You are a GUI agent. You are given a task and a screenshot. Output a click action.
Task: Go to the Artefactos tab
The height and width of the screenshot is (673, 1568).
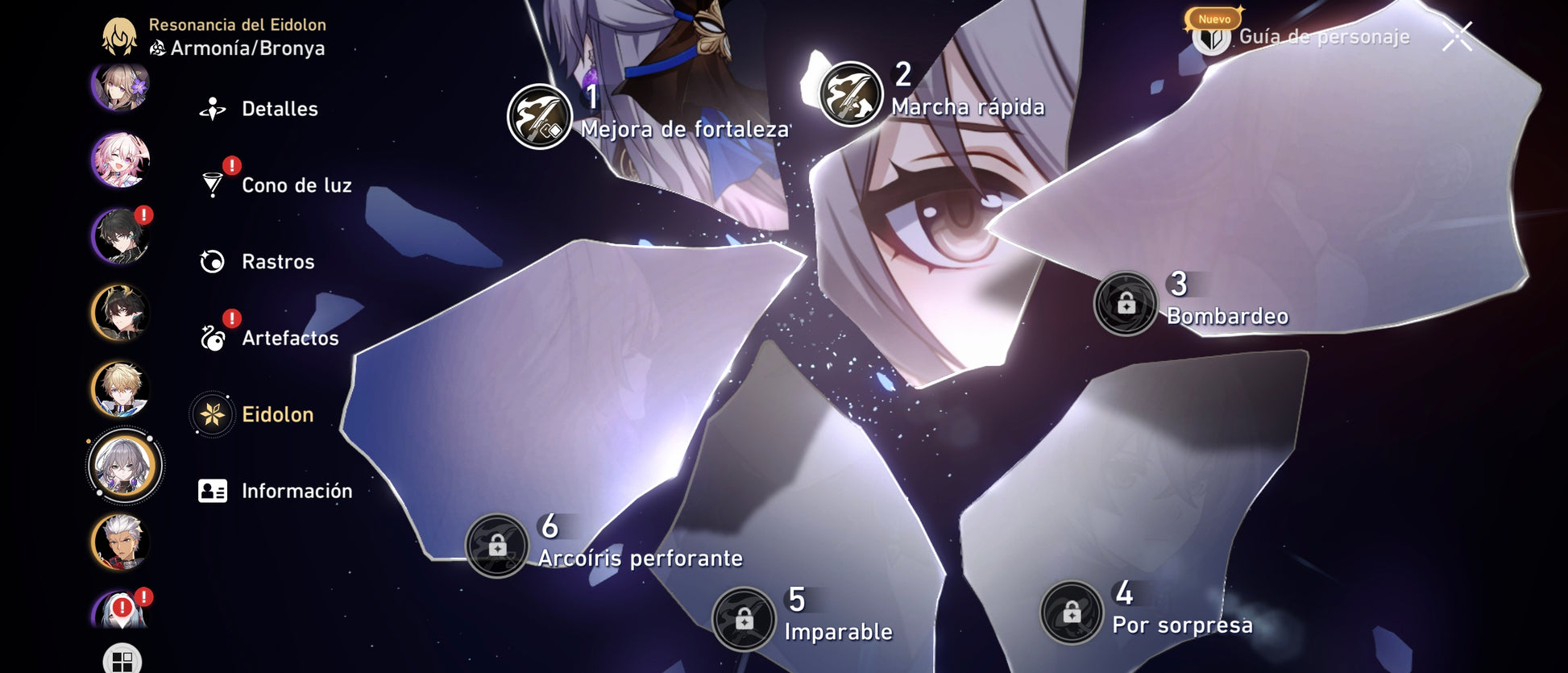point(288,339)
